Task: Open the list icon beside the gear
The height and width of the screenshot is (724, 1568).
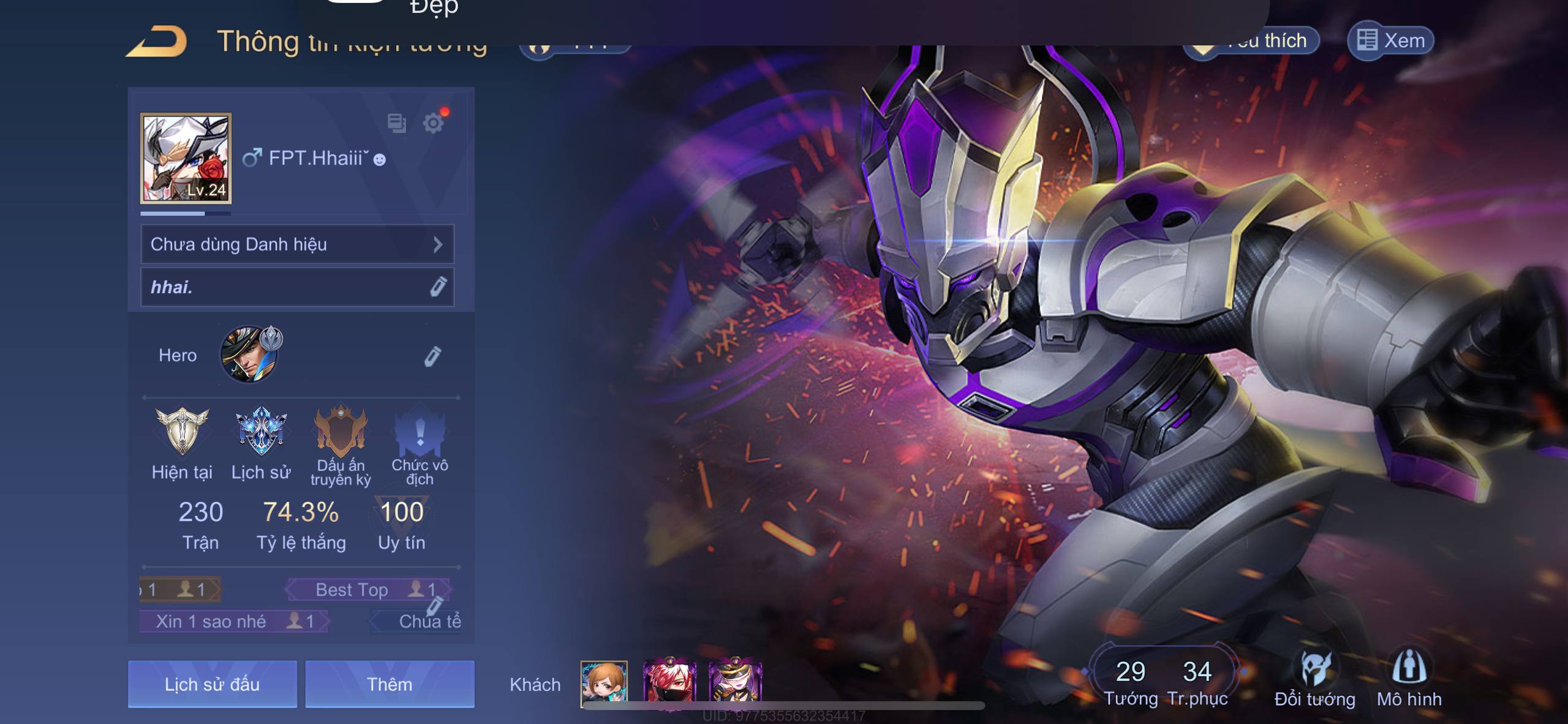Action: click(396, 123)
